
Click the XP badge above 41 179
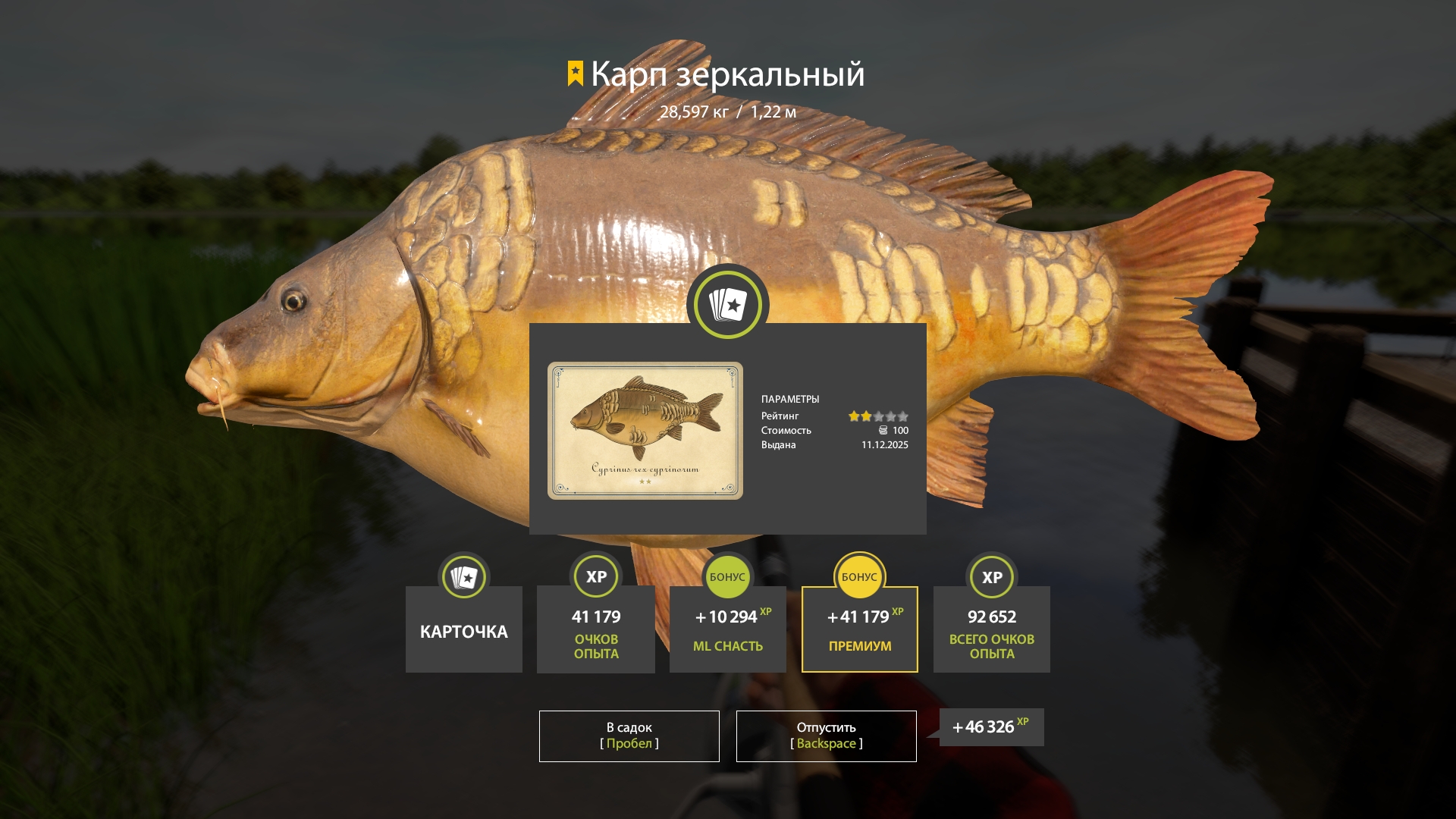point(595,577)
